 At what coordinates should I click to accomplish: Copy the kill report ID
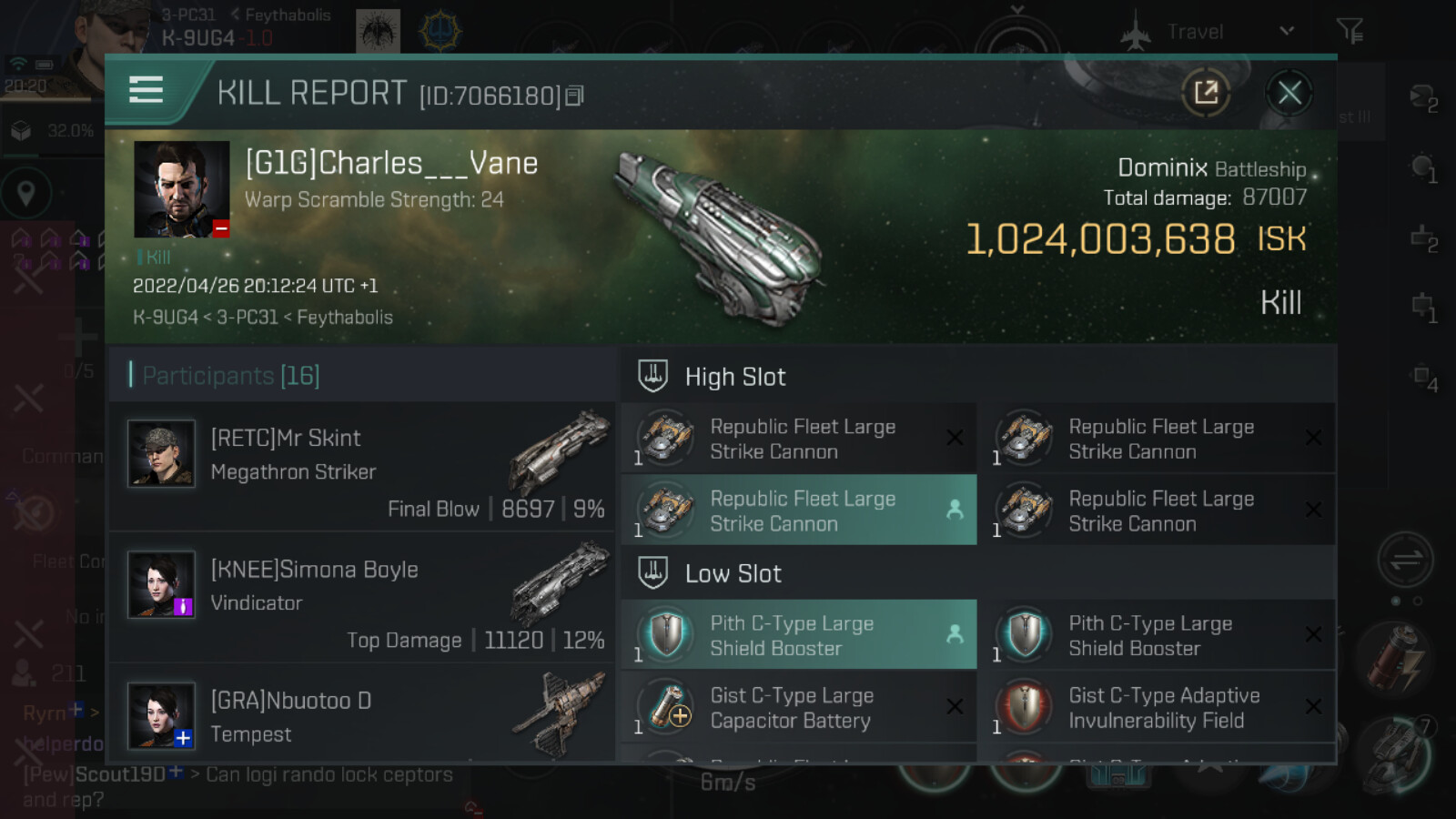pos(574,96)
